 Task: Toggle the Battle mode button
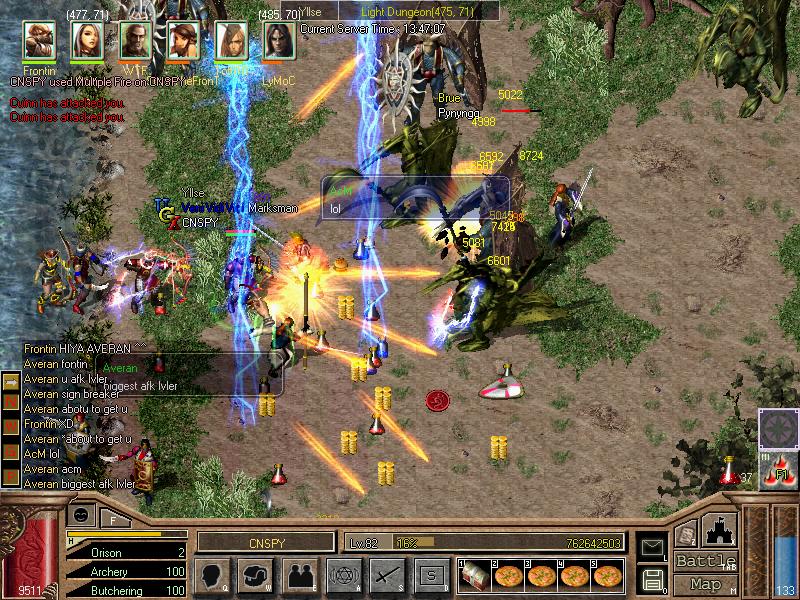[706, 561]
